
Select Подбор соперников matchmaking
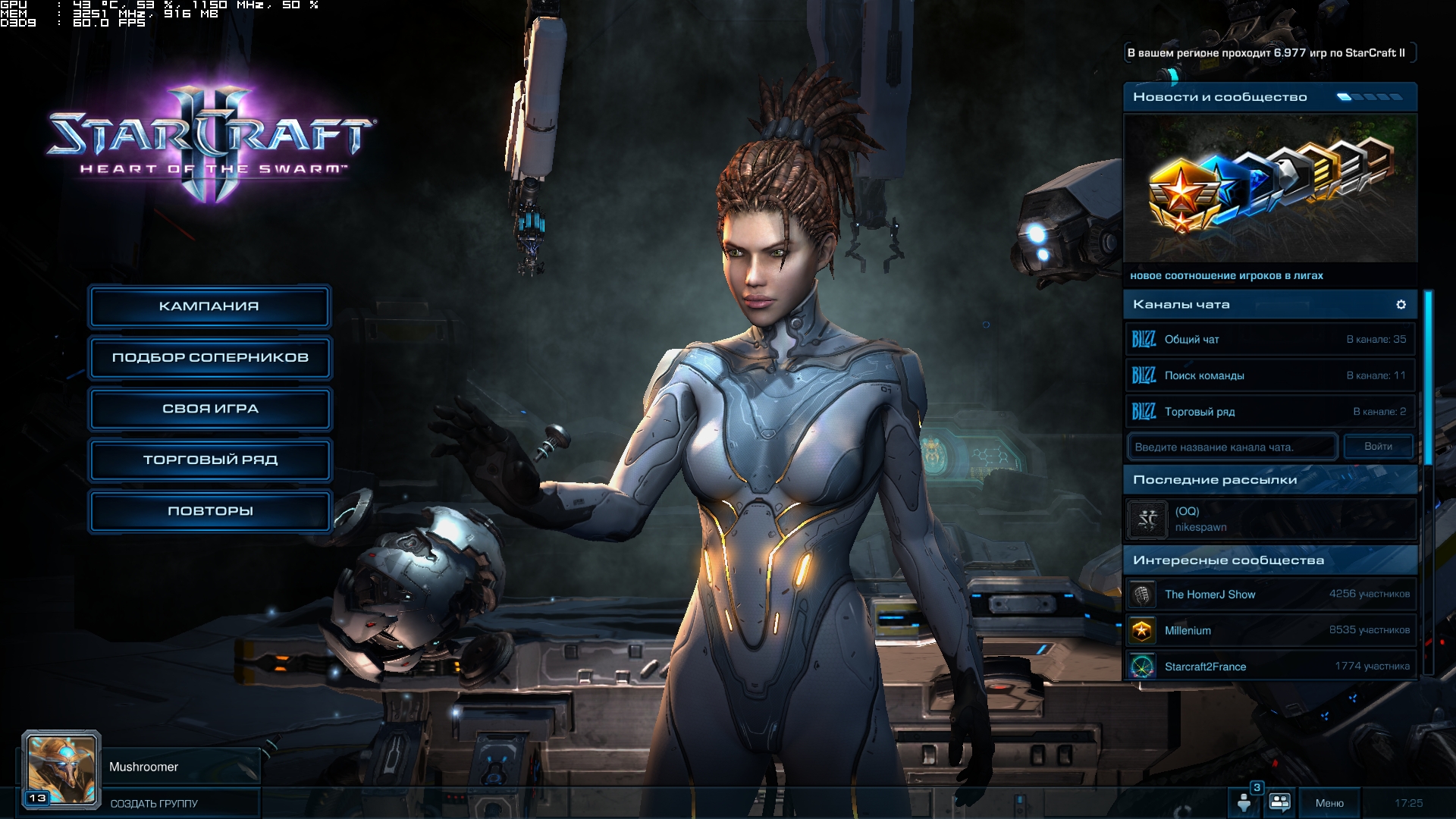pyautogui.click(x=210, y=357)
